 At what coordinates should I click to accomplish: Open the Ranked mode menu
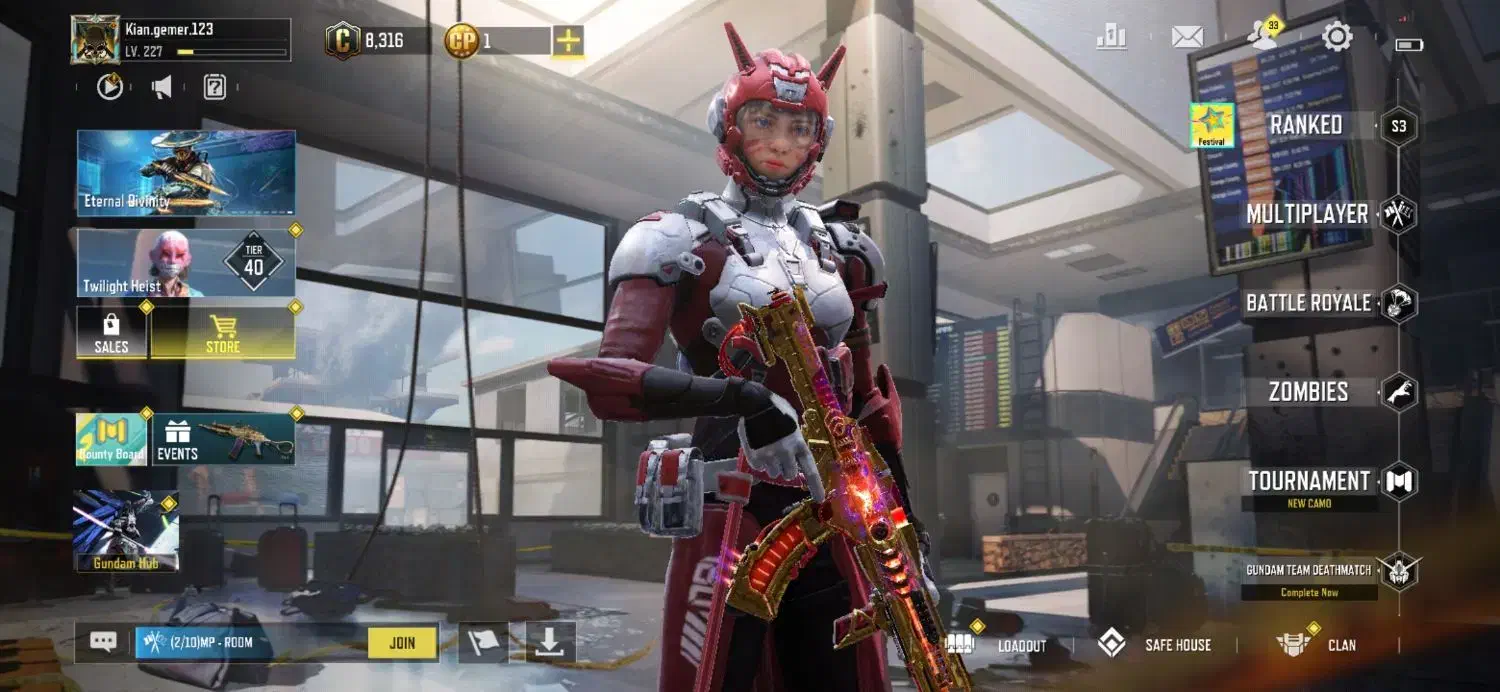click(x=1305, y=126)
